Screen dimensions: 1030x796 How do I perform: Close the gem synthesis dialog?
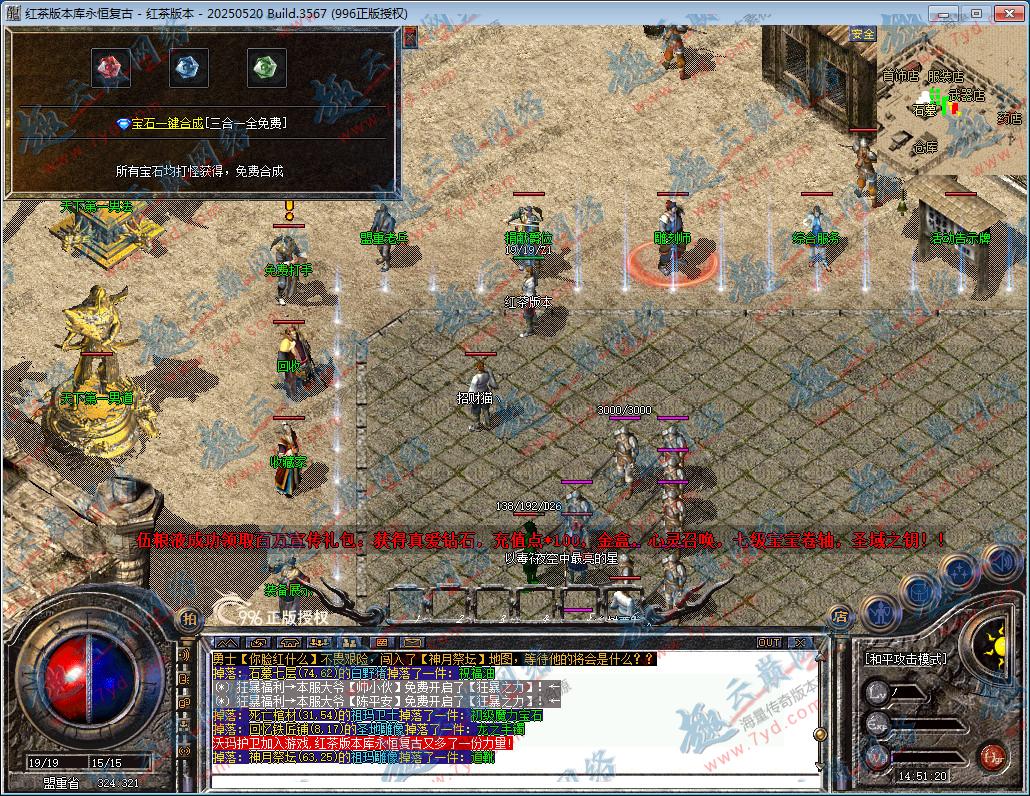409,35
